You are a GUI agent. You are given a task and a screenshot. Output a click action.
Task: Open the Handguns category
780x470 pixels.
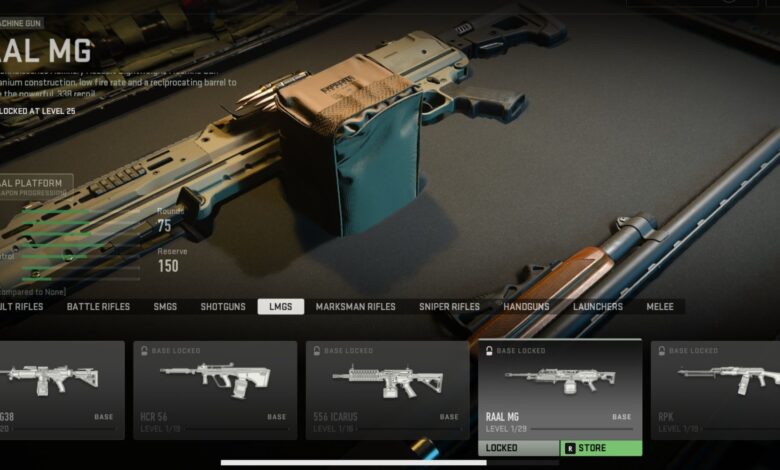[527, 307]
